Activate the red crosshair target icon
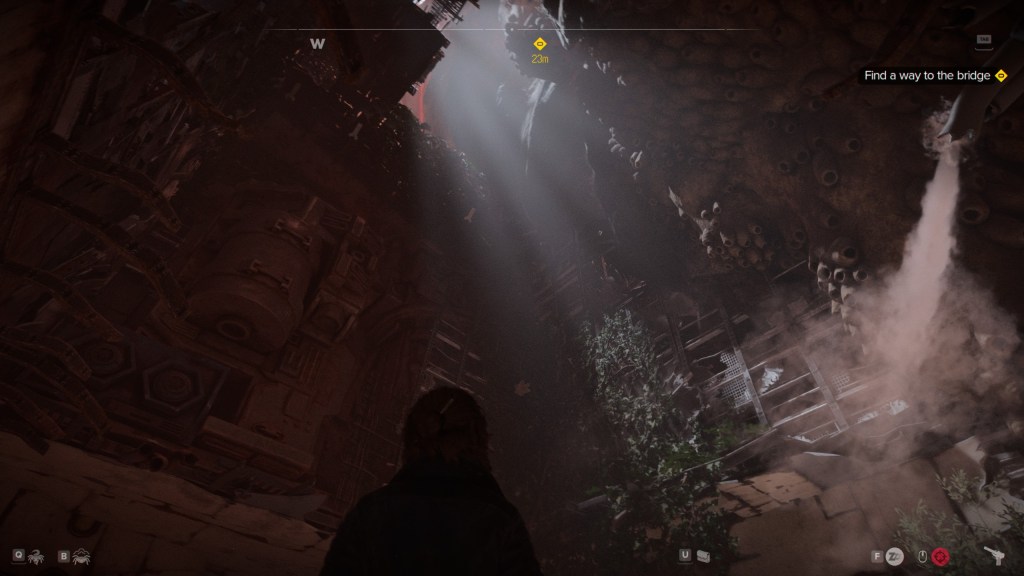The height and width of the screenshot is (576, 1024). (x=940, y=556)
